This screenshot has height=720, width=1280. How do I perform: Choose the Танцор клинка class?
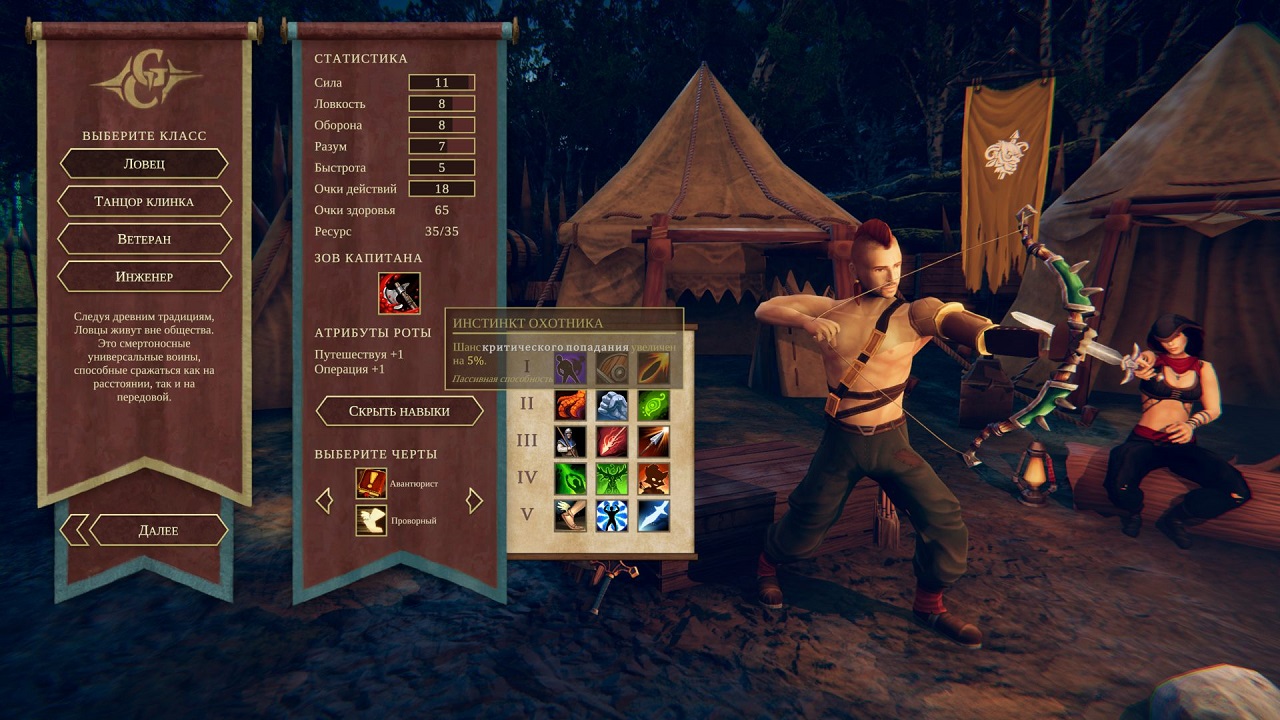[x=144, y=201]
